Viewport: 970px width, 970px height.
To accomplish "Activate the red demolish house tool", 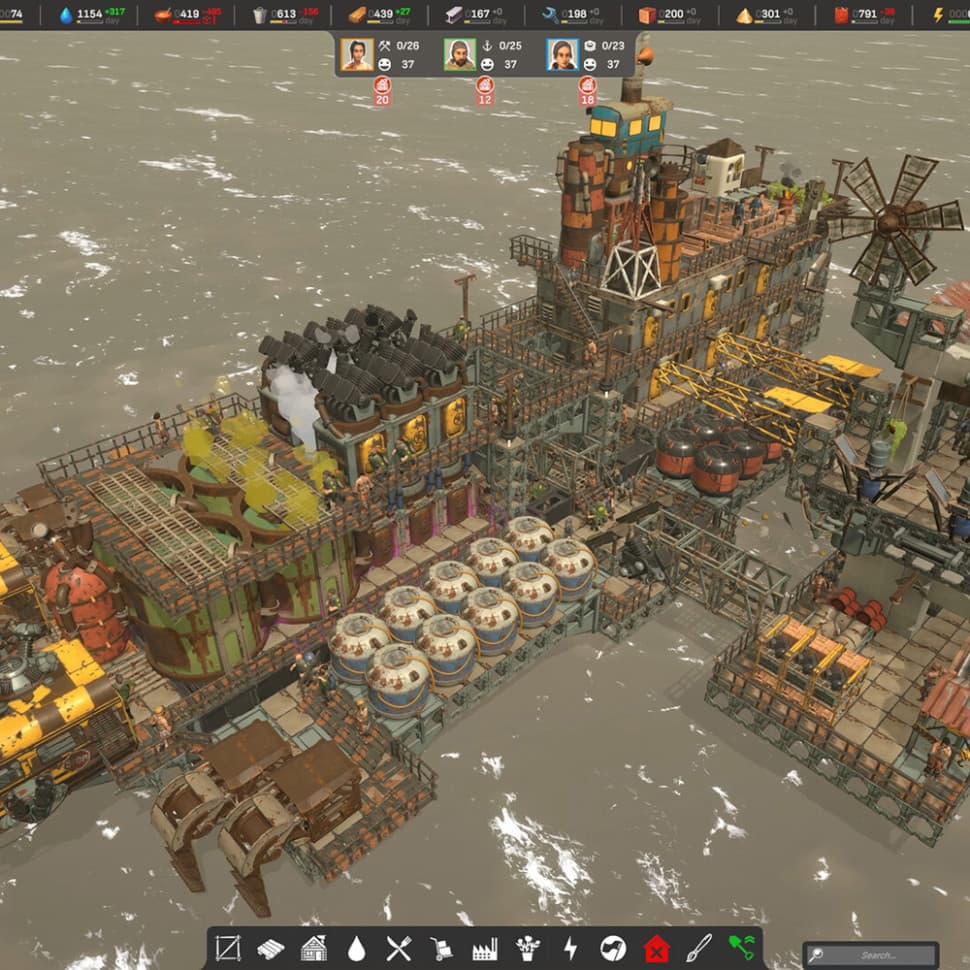I will [656, 948].
